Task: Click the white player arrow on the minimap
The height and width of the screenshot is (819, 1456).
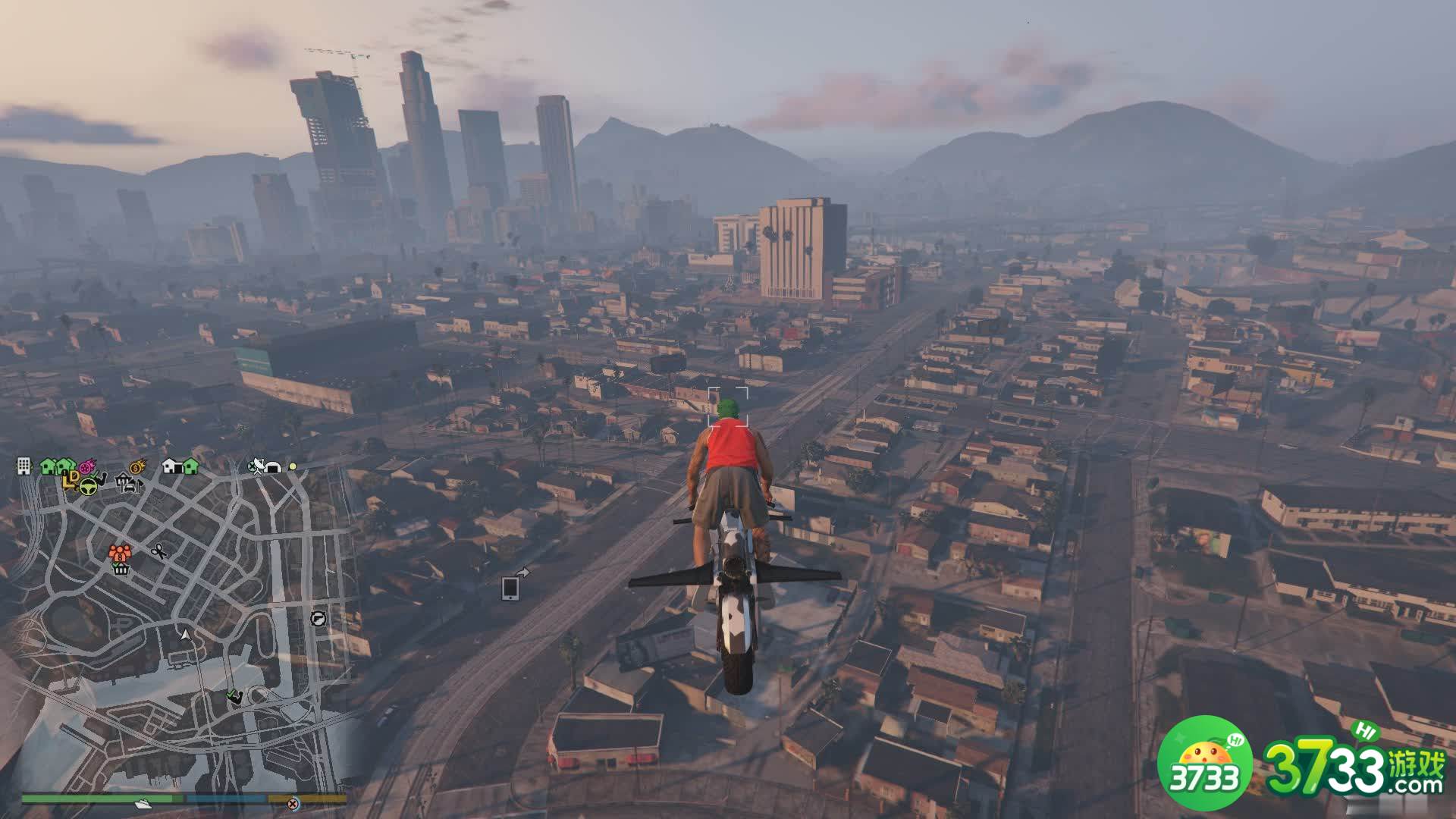Action: (186, 635)
